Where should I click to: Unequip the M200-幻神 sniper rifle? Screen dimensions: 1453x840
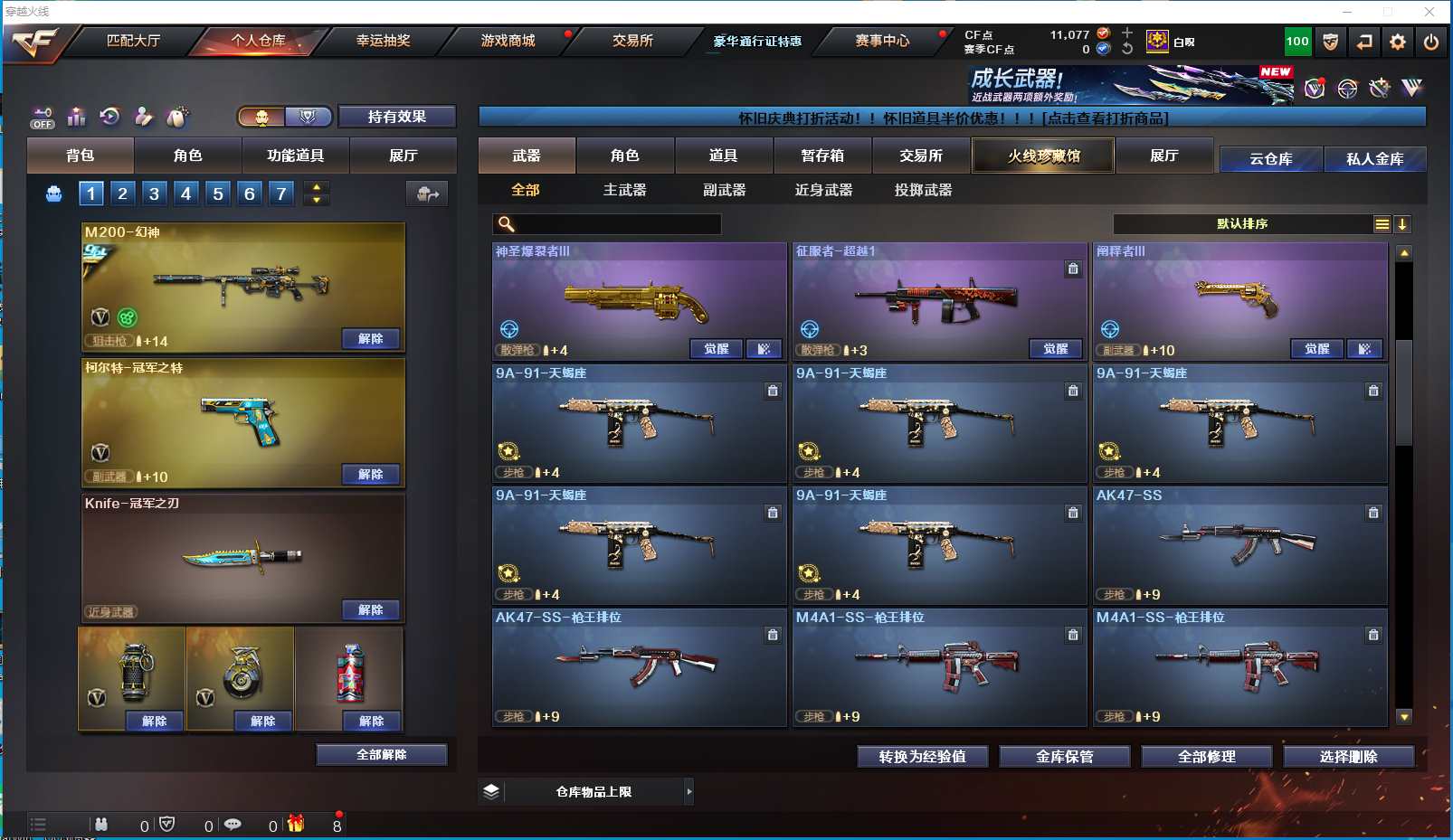371,338
